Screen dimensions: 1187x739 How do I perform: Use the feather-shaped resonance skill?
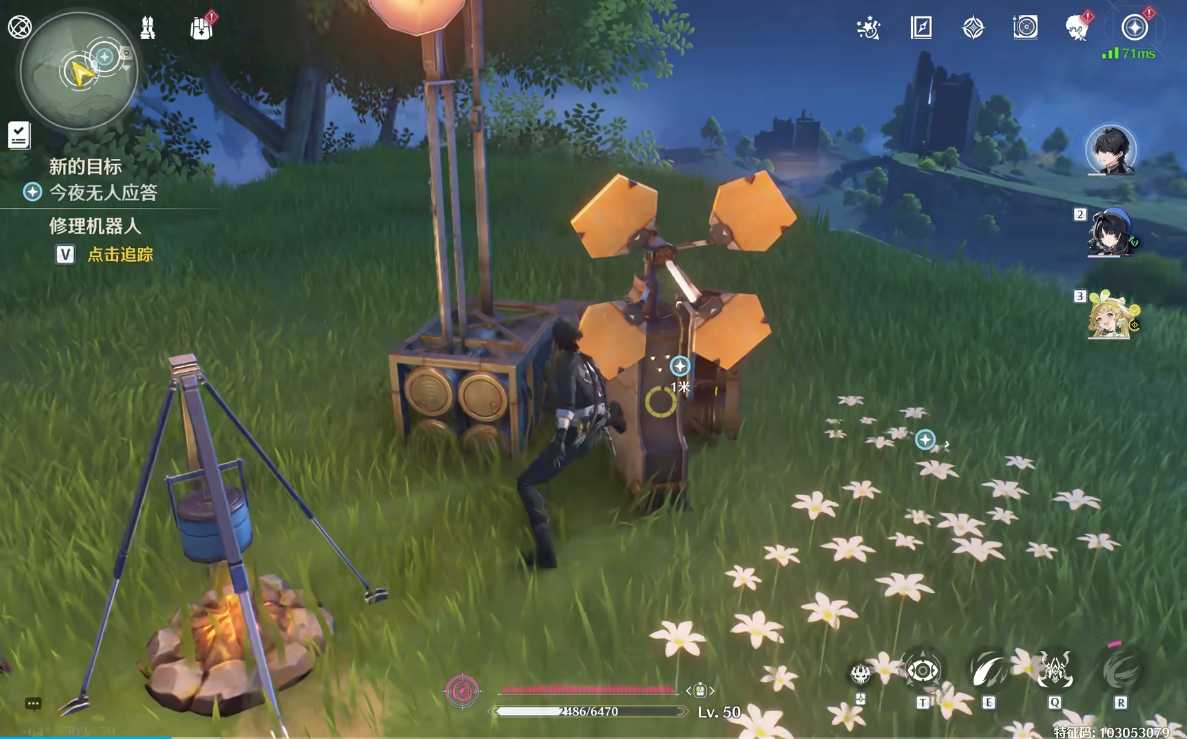coord(989,670)
